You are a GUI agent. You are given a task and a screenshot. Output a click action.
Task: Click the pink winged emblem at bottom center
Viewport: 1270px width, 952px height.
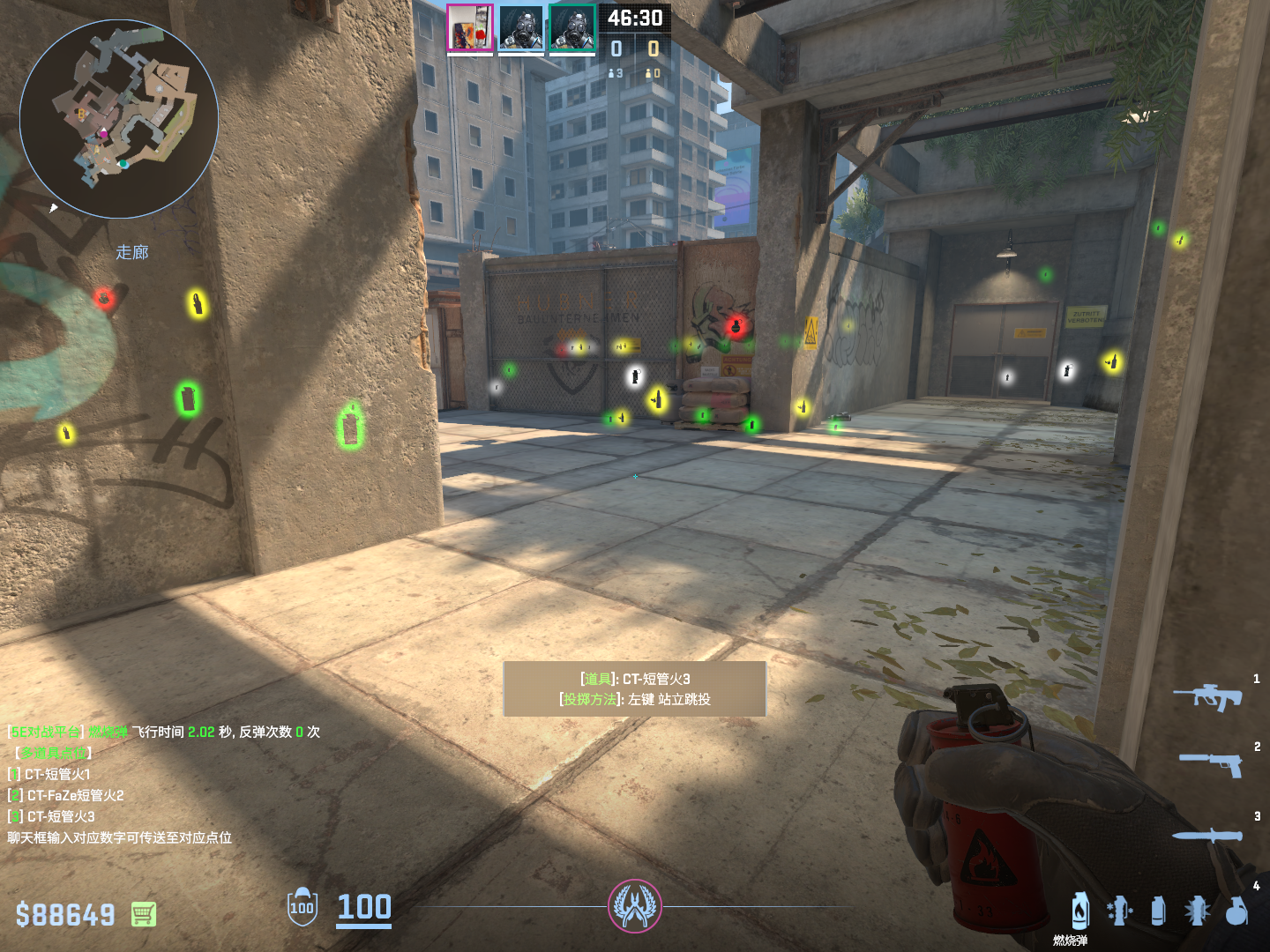[x=634, y=906]
